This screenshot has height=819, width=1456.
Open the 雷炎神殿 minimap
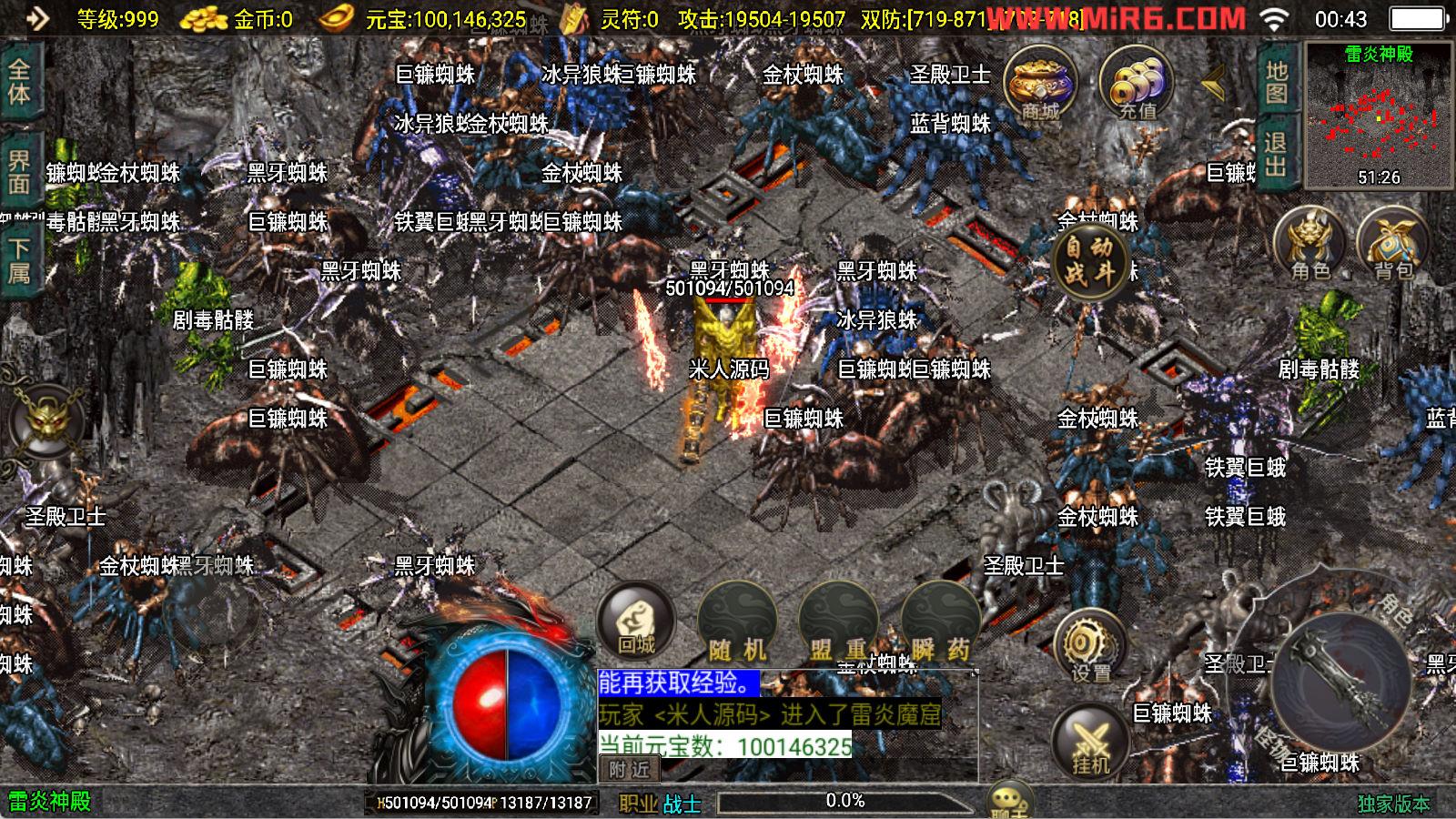point(1379,115)
